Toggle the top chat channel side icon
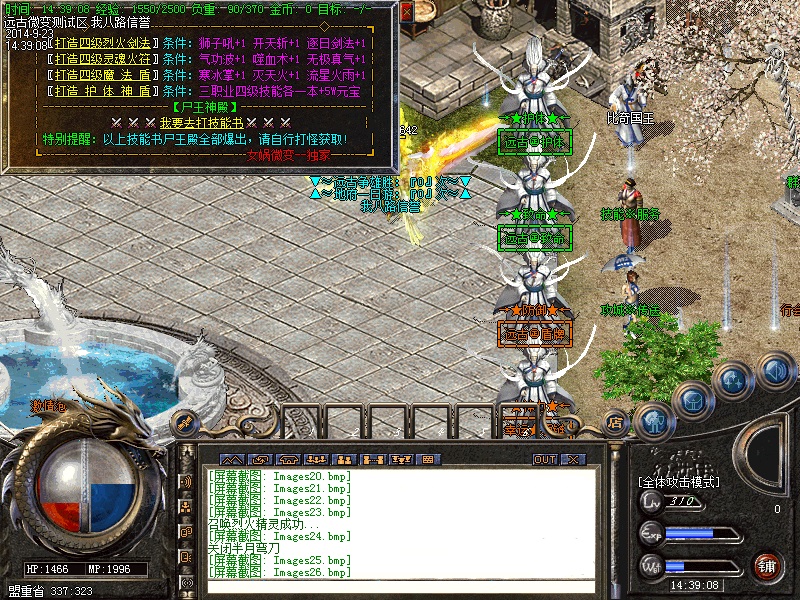The height and width of the screenshot is (600, 800). [186, 482]
